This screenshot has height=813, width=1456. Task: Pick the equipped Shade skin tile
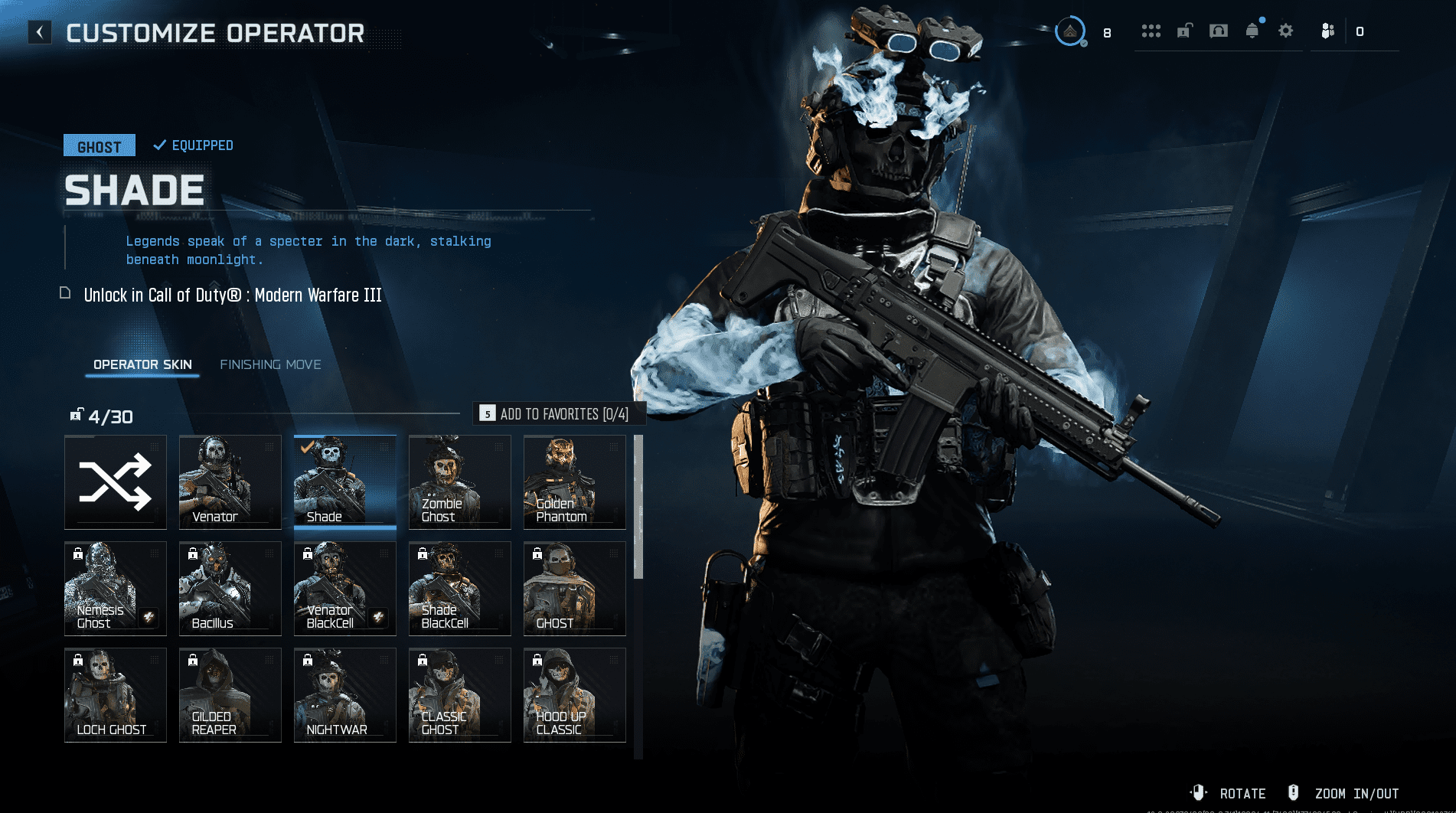coord(345,482)
